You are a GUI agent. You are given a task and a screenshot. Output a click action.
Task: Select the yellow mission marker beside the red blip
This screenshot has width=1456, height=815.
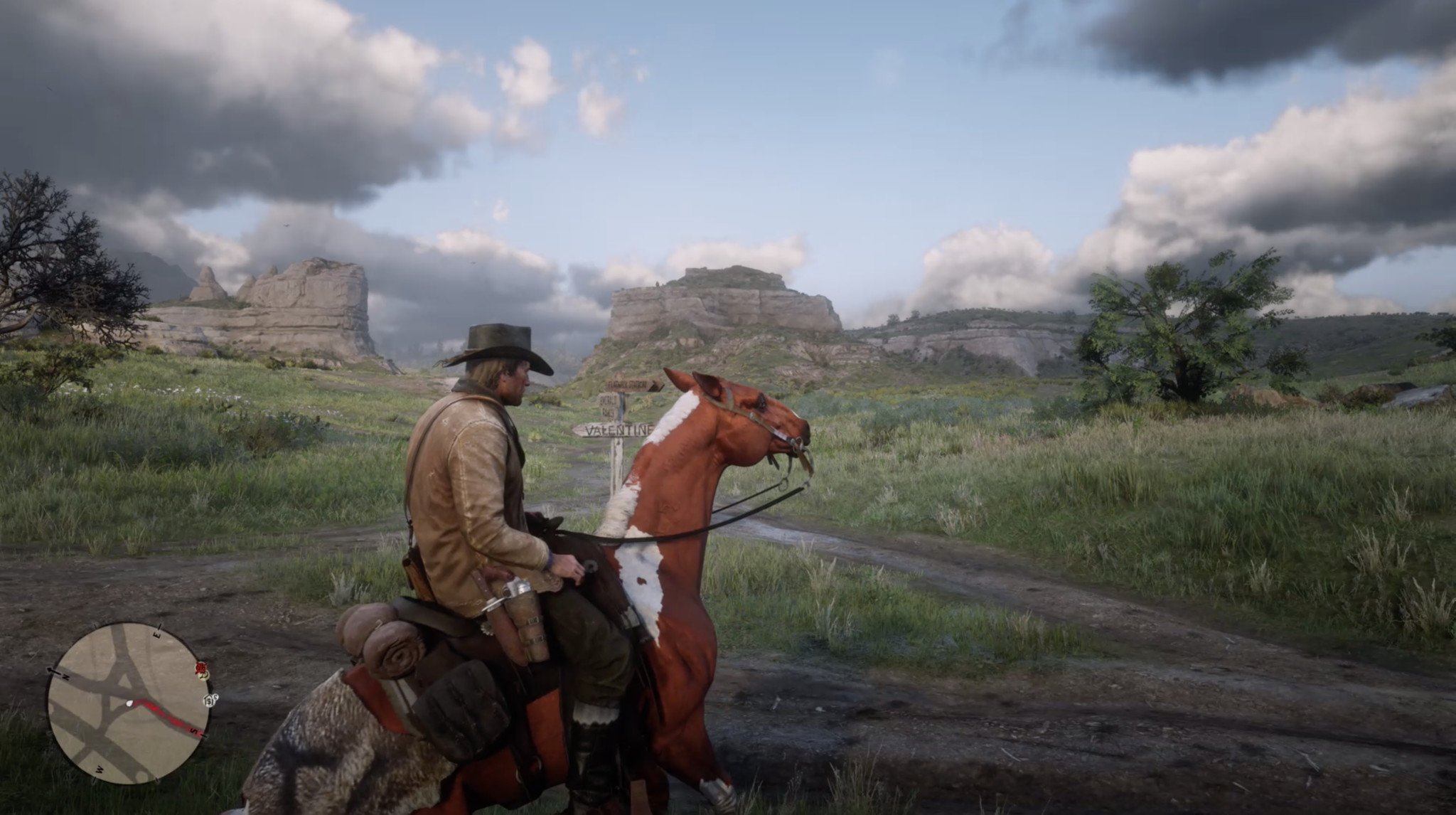[x=203, y=676]
